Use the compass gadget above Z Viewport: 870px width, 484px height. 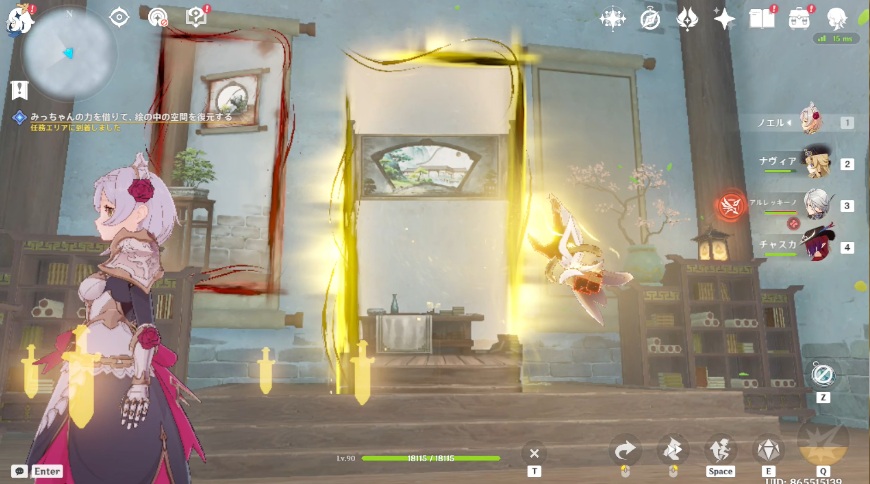(x=823, y=374)
